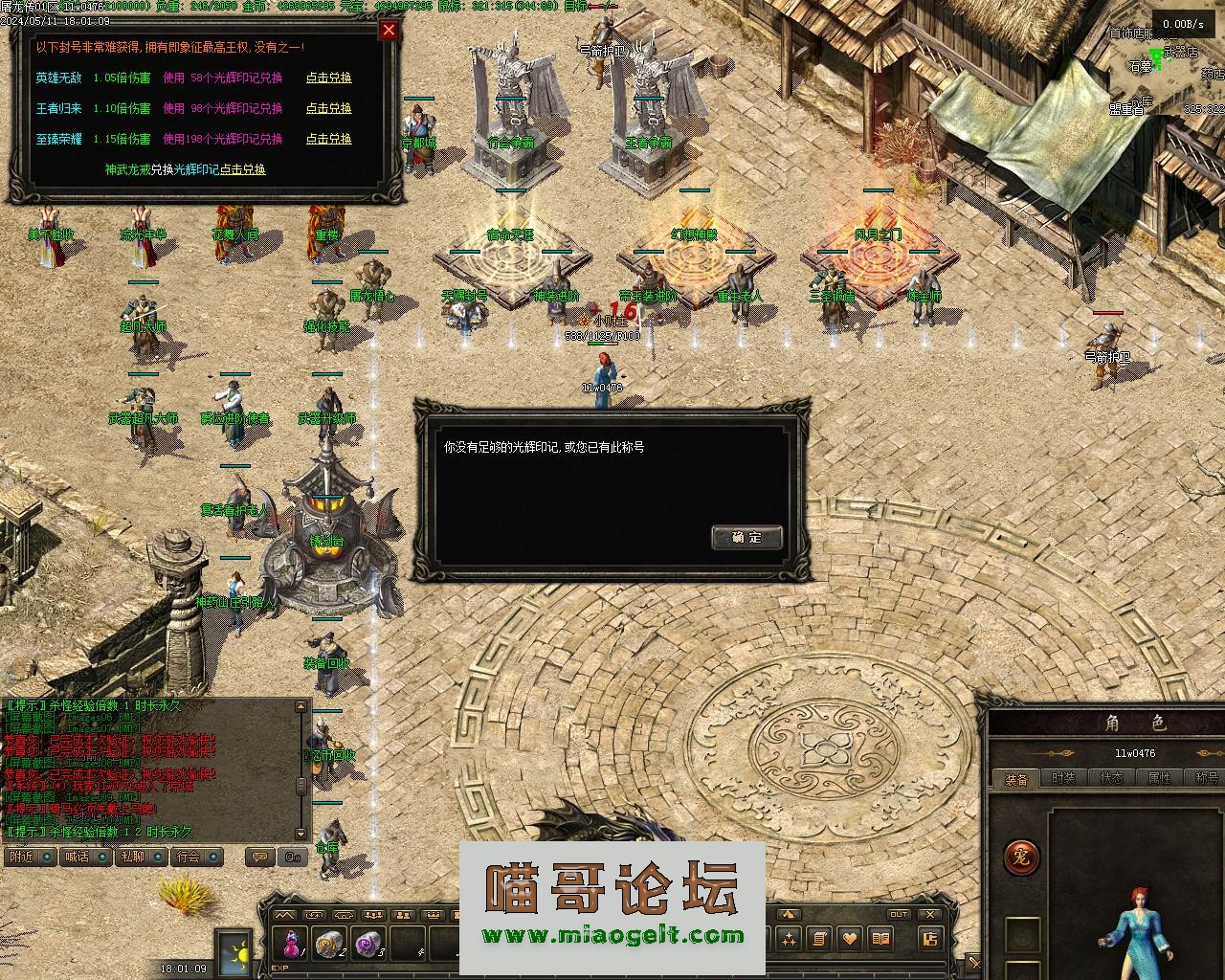The height and width of the screenshot is (980, 1225).
Task: Switch to the 时装 fashion tab
Action: pyautogui.click(x=1063, y=779)
